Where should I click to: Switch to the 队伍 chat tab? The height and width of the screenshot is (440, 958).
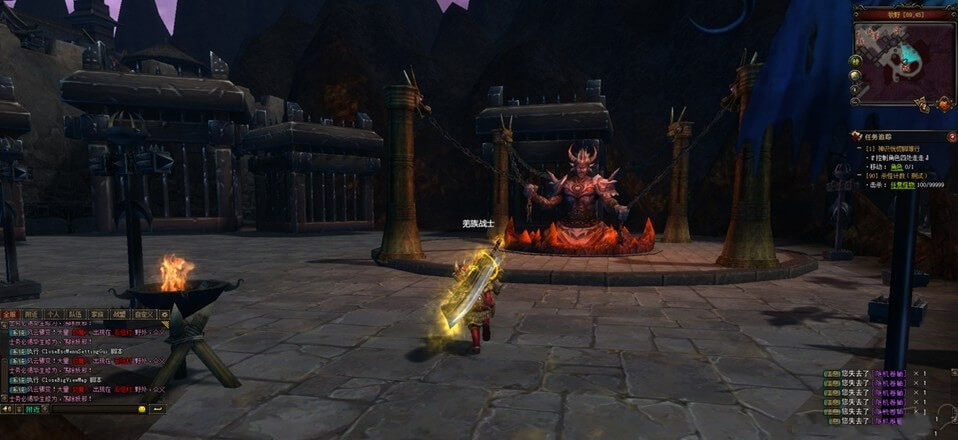tap(75, 313)
